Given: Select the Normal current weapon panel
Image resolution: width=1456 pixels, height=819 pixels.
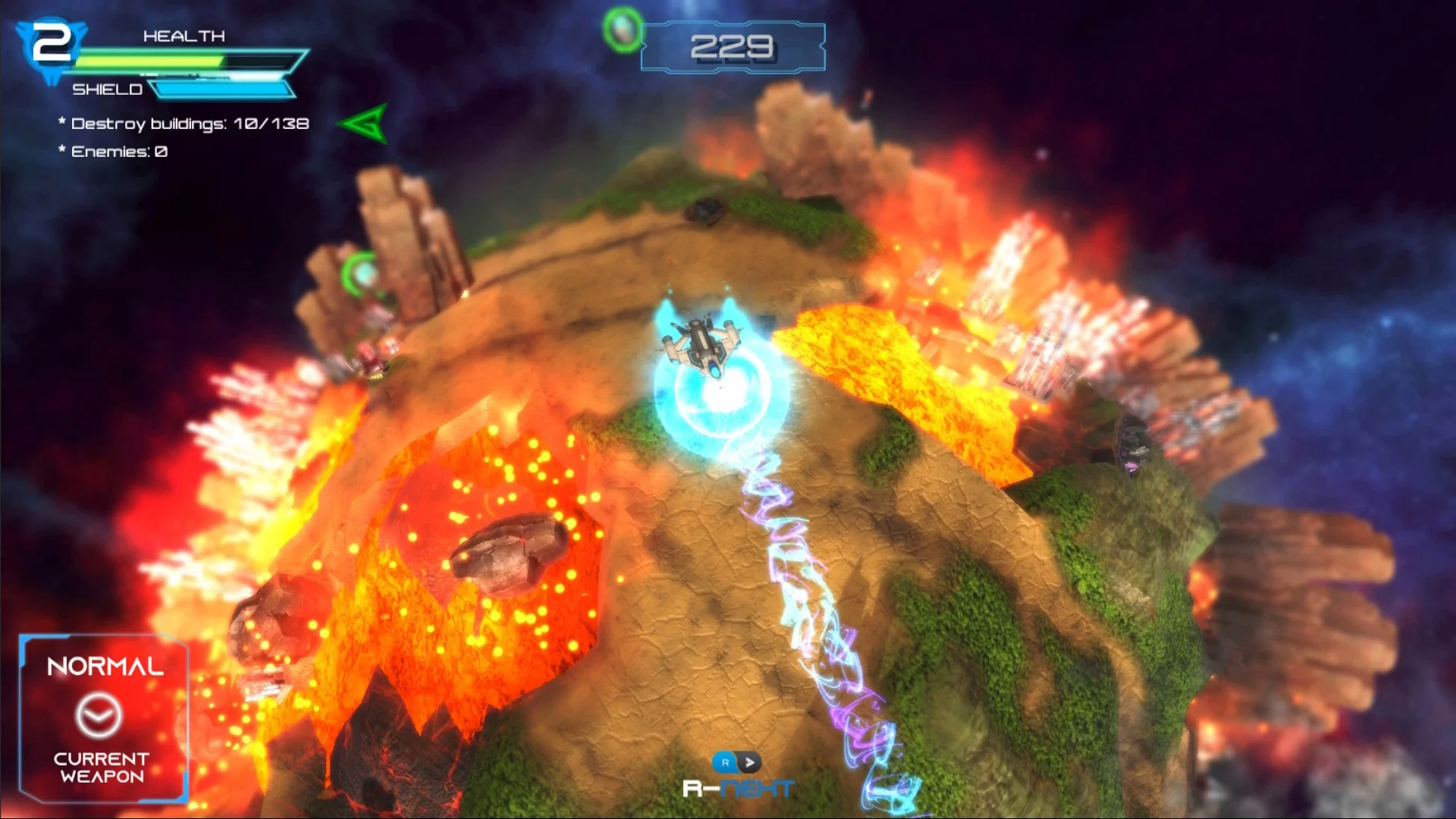Looking at the screenshot, I should click(x=103, y=718).
